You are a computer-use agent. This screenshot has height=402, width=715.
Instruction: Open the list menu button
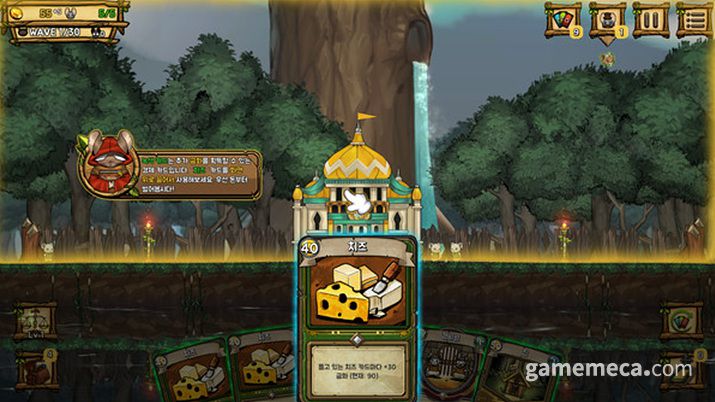(694, 19)
